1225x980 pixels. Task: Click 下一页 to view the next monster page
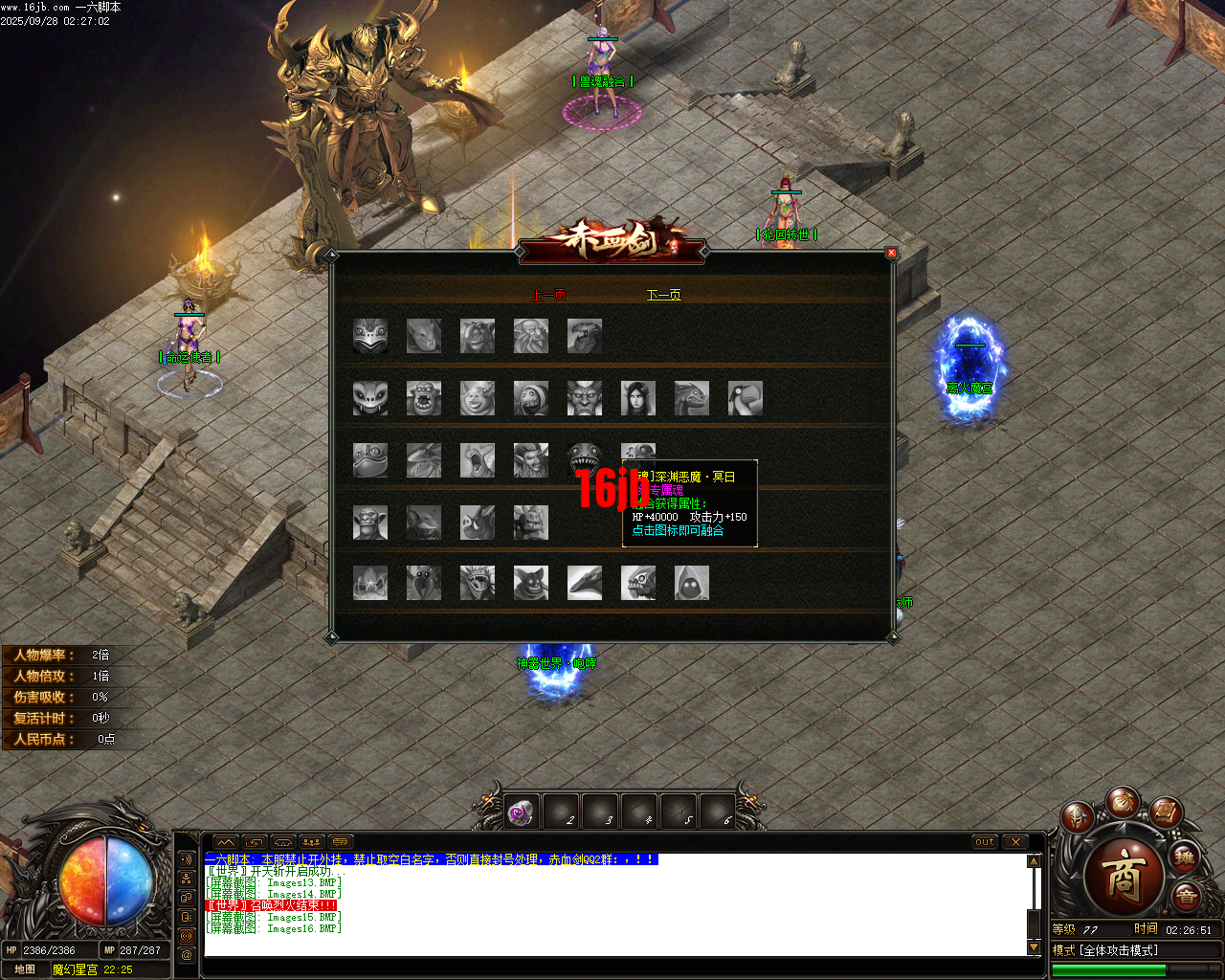pos(662,295)
